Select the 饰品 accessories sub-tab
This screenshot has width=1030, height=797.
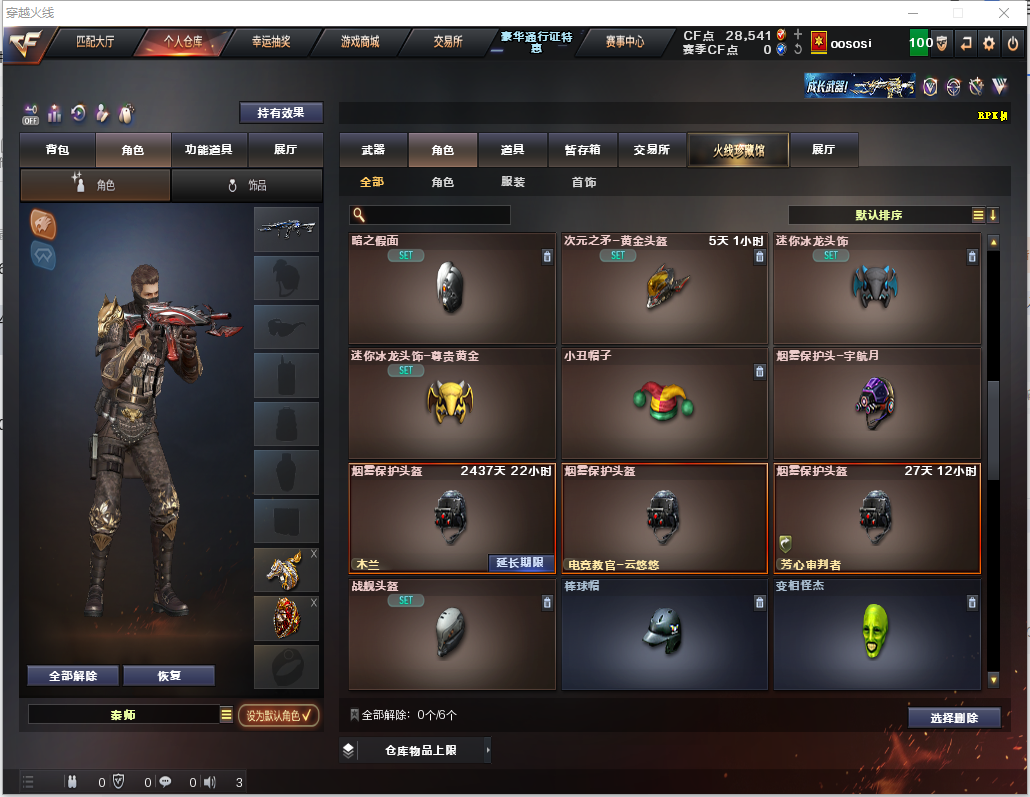247,185
